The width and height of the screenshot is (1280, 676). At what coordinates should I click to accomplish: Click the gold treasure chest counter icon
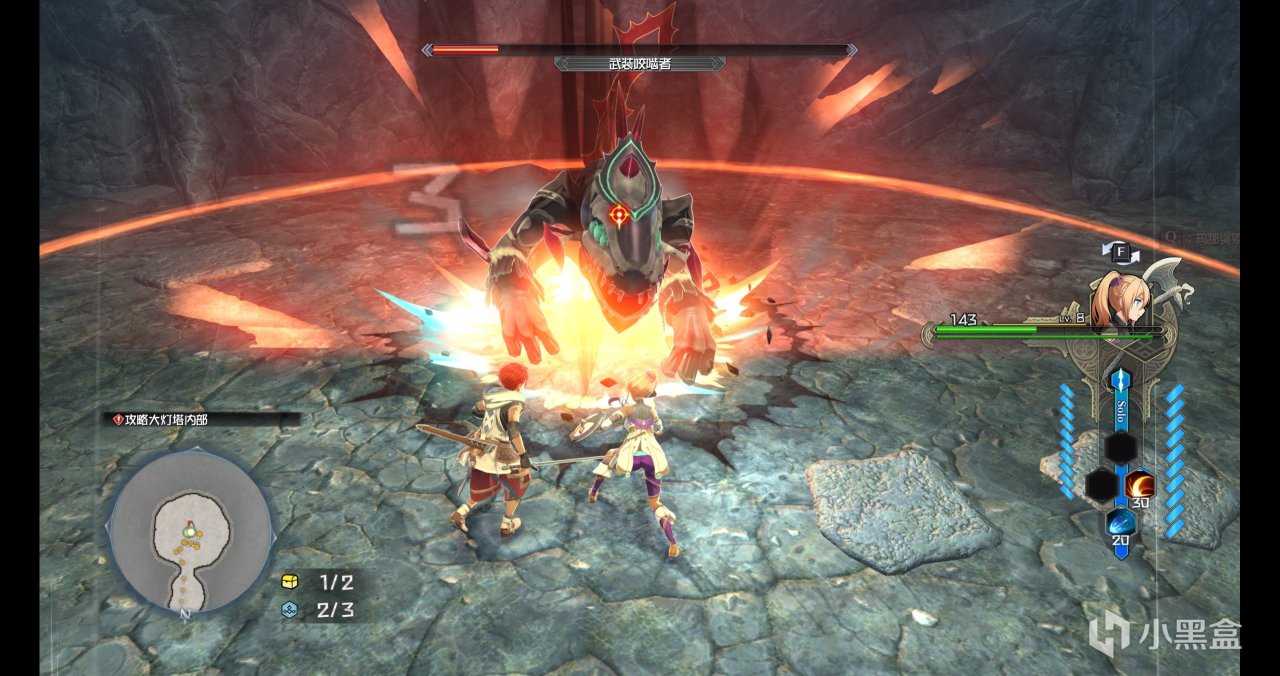(x=290, y=583)
